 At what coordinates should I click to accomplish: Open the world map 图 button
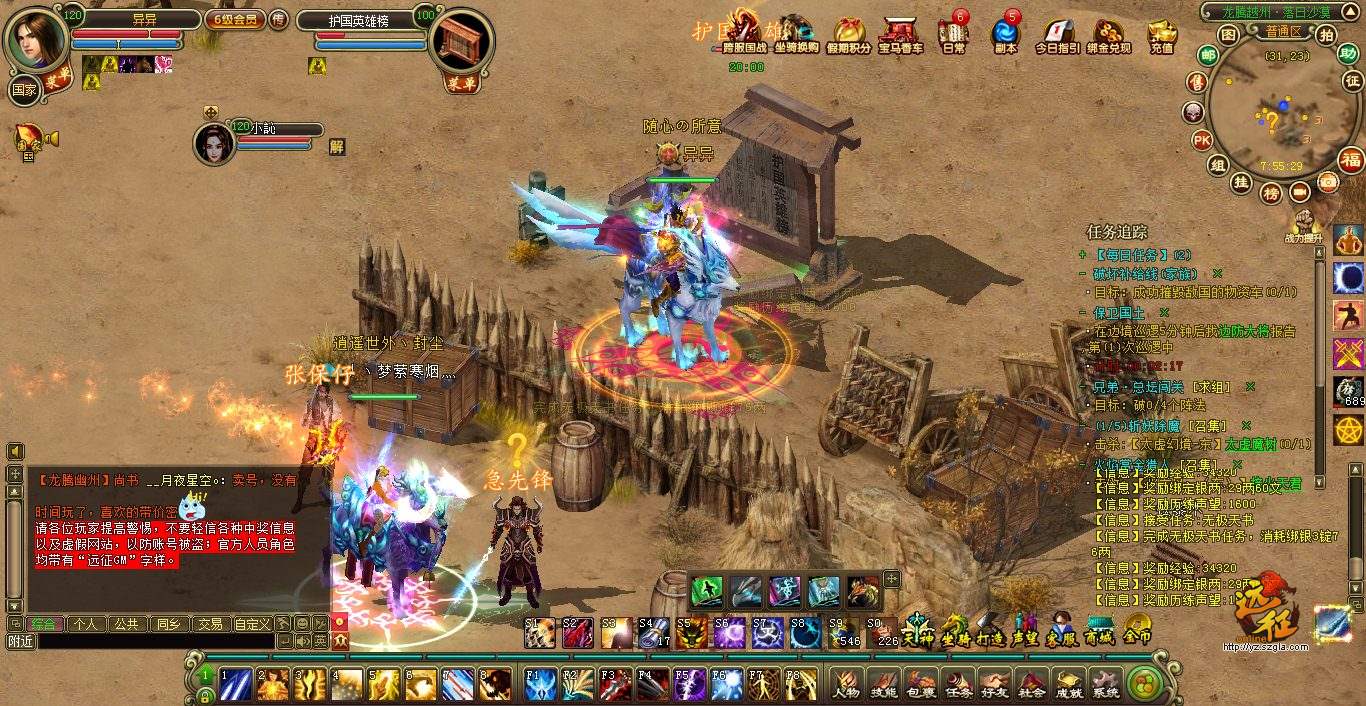1228,35
